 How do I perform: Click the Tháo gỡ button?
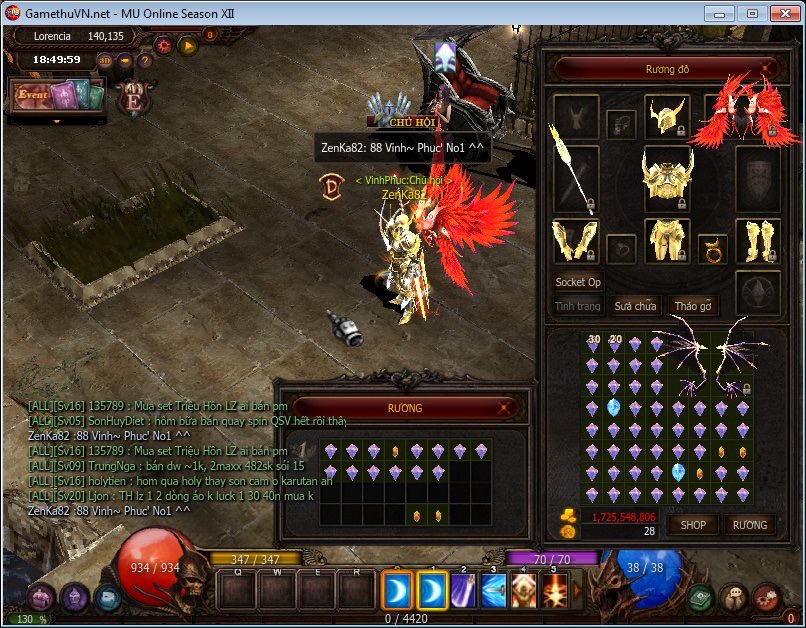coord(693,306)
